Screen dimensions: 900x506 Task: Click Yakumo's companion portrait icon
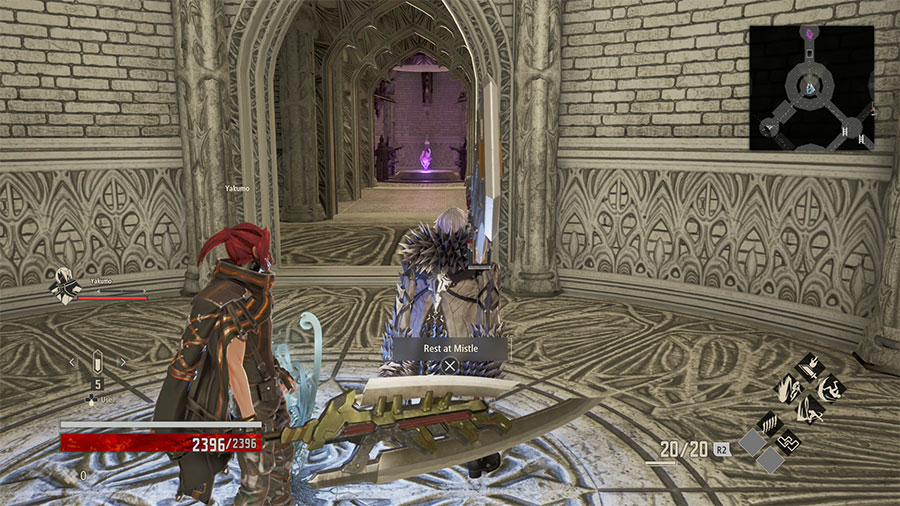tap(66, 287)
